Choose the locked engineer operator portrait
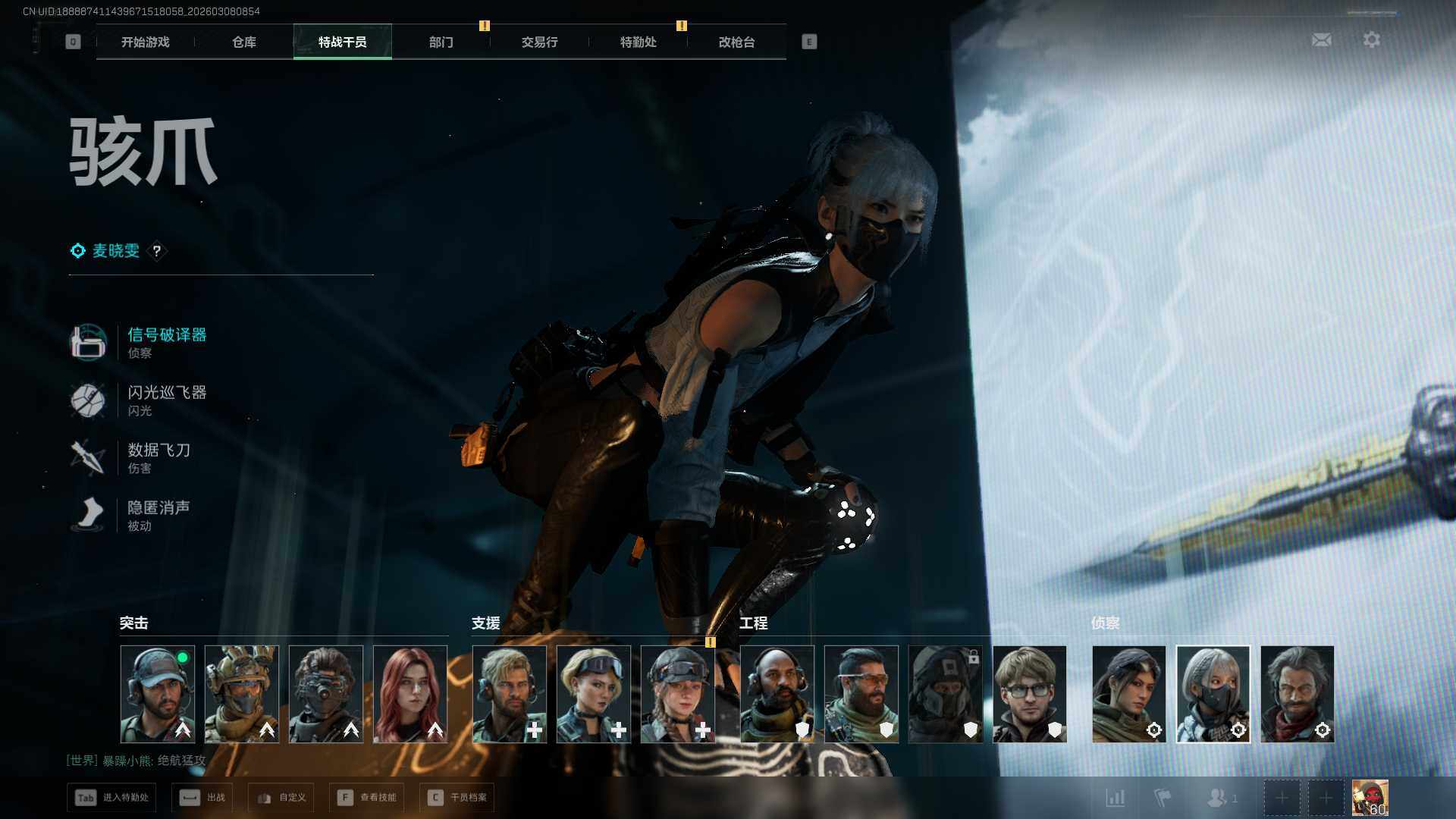This screenshot has width=1456, height=819. (946, 694)
